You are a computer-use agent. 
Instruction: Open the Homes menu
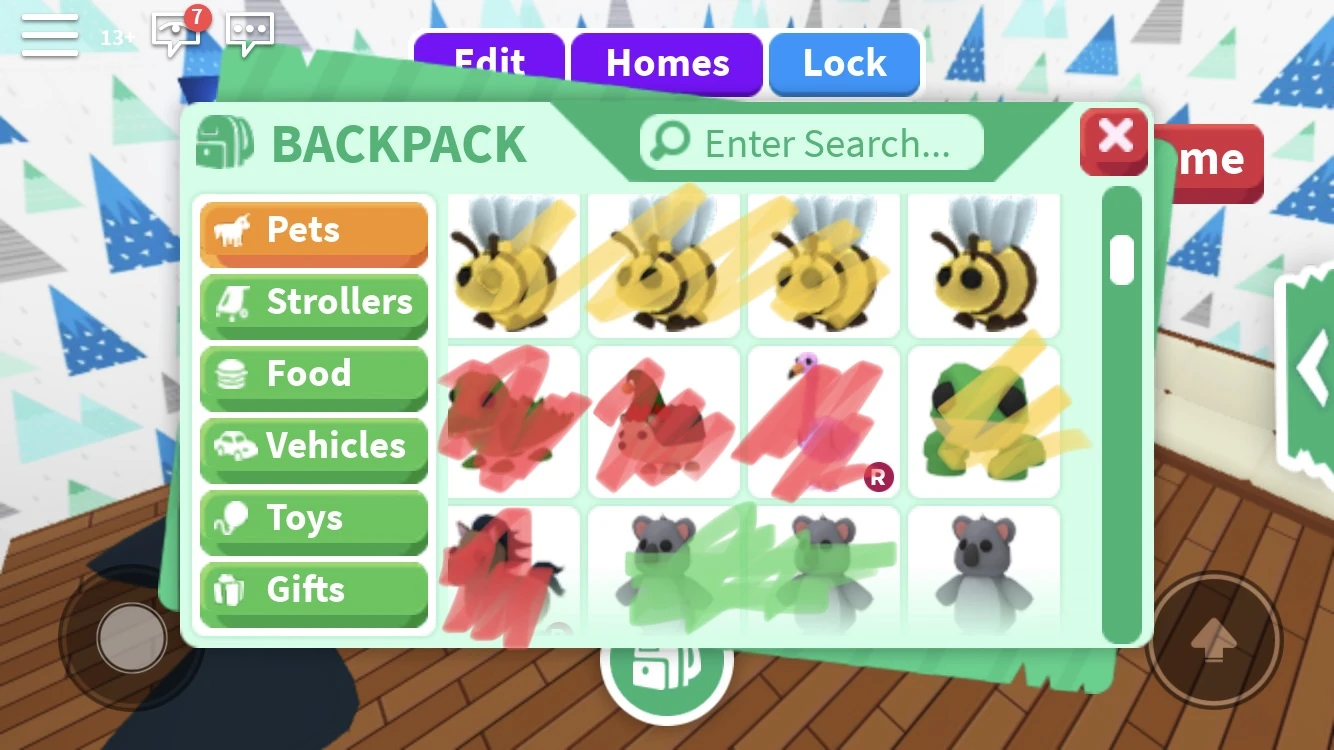pos(667,63)
